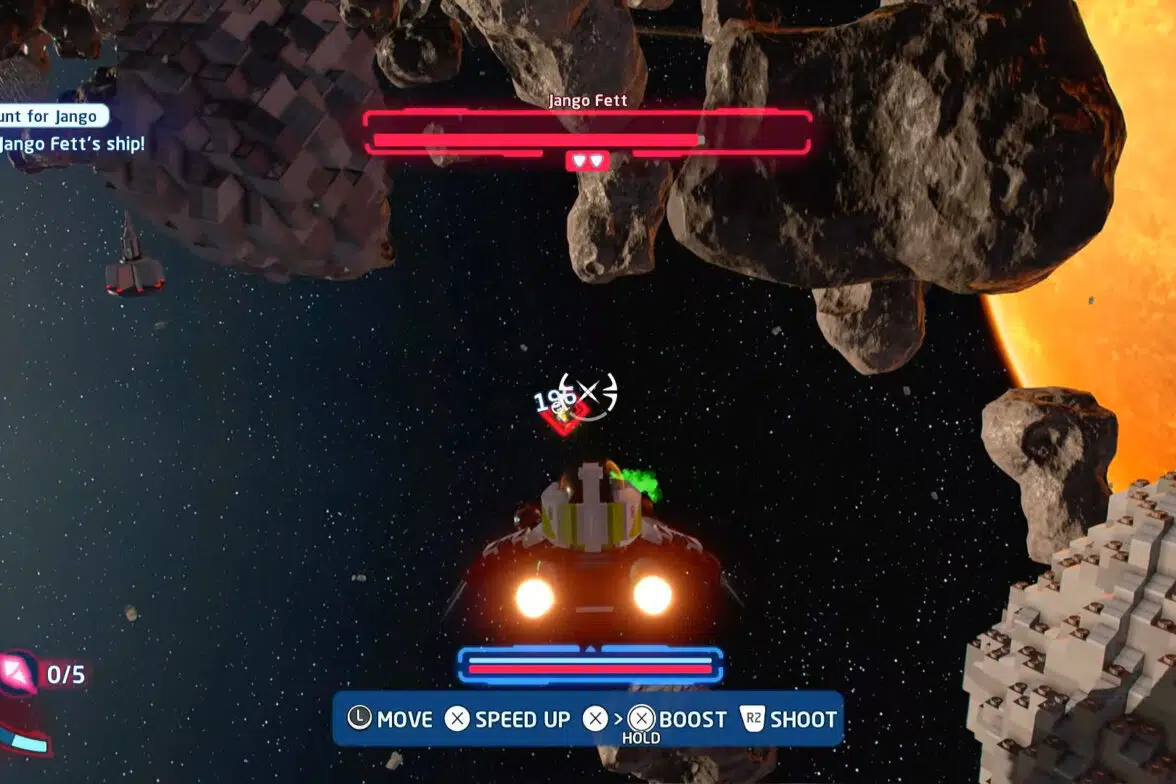Open the Hunt for Jango mission tracker
Screen dimensions: 1176x784
coord(52,117)
